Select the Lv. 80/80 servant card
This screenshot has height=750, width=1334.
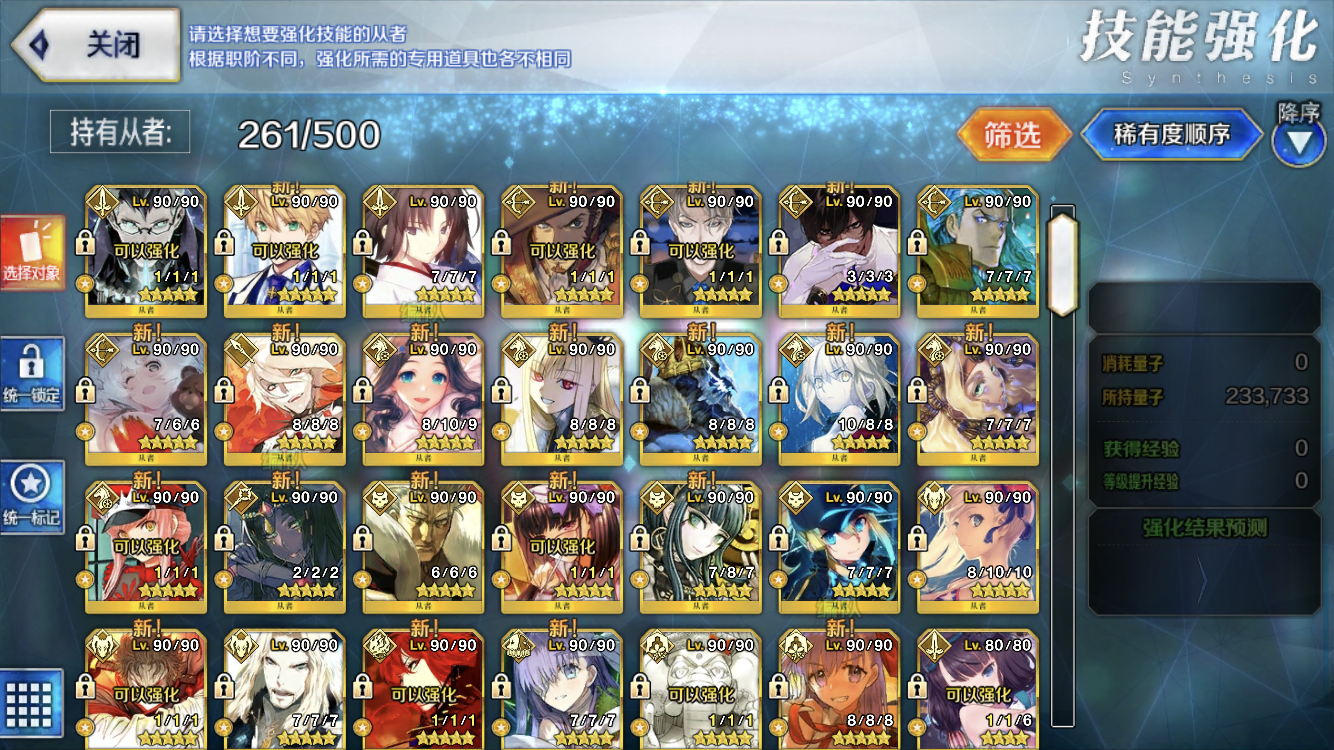pyautogui.click(x=978, y=690)
